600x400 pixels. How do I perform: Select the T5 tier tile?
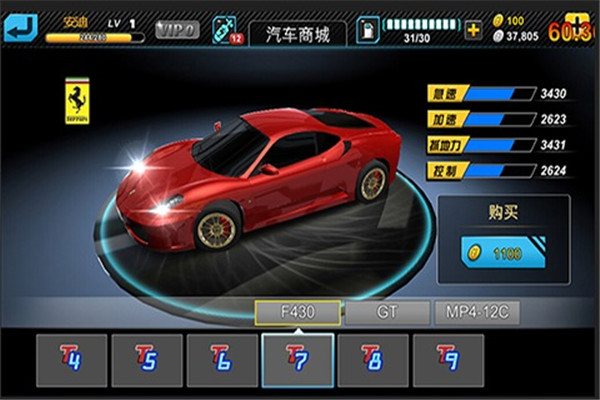pos(147,360)
